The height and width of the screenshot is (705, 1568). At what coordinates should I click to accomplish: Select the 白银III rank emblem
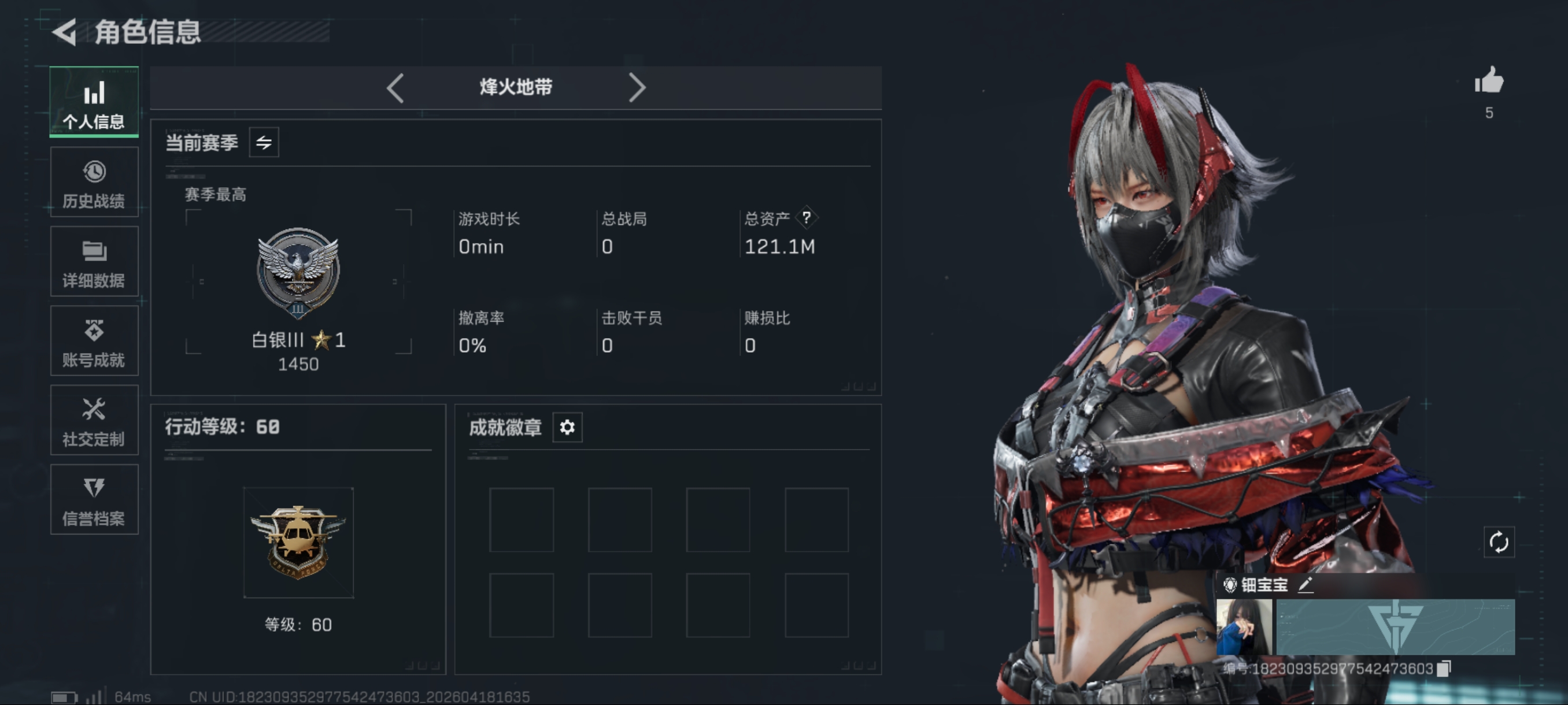298,273
